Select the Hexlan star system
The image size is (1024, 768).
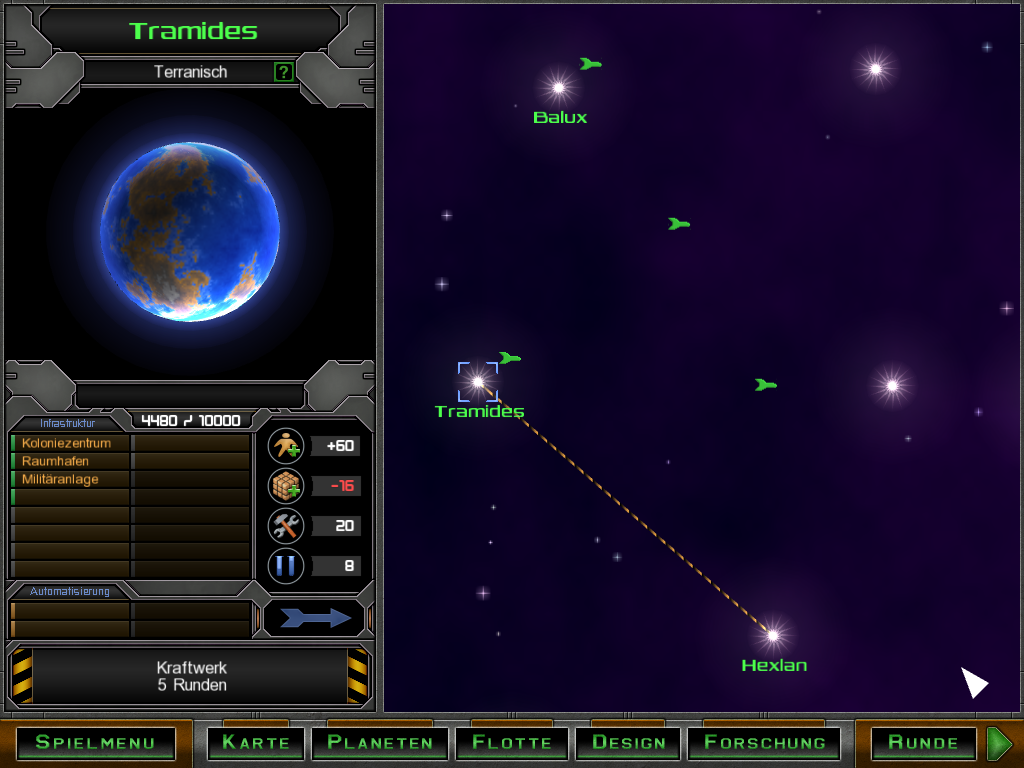(772, 633)
